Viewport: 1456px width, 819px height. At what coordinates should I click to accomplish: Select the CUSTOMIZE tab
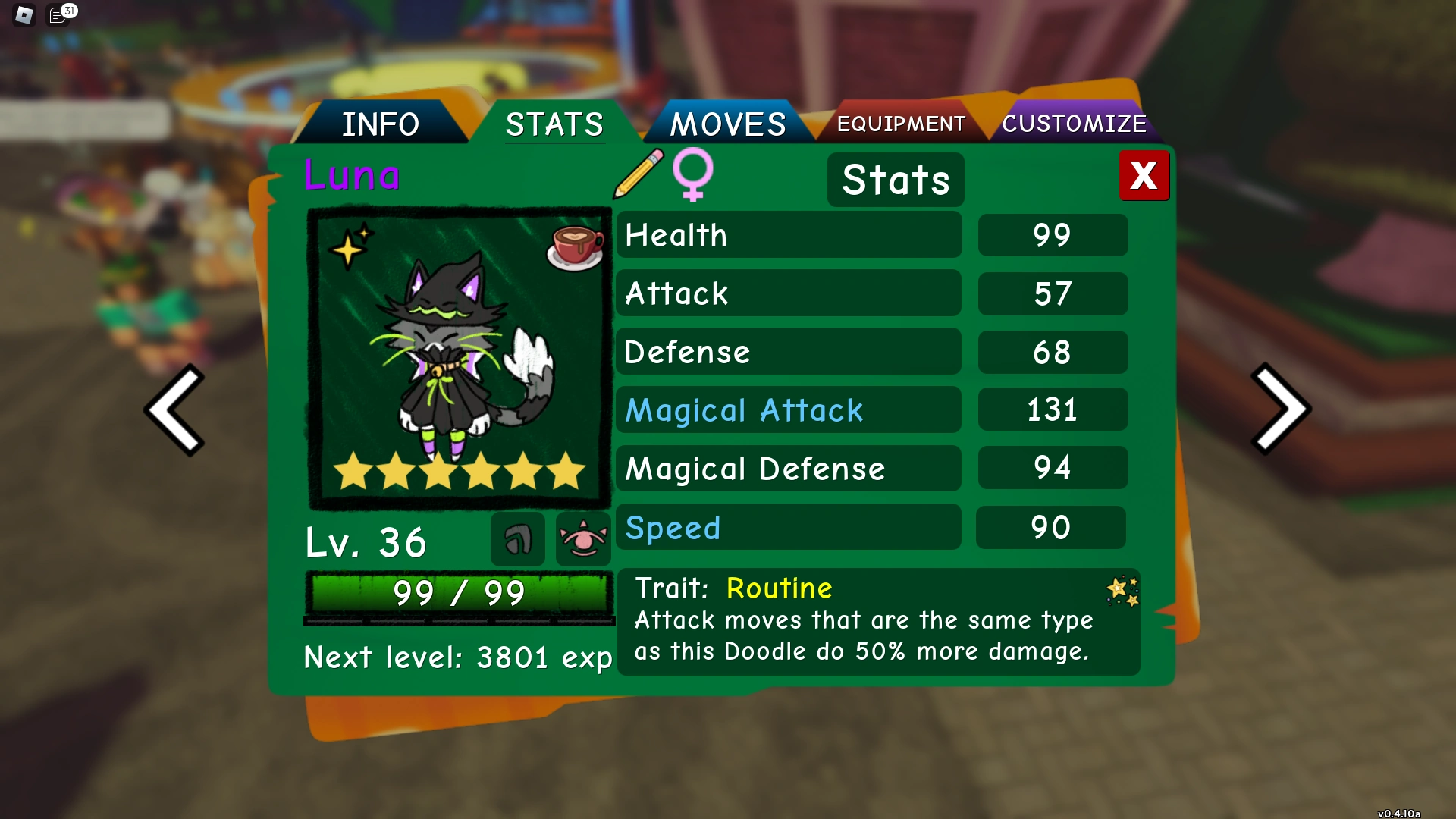[1075, 123]
